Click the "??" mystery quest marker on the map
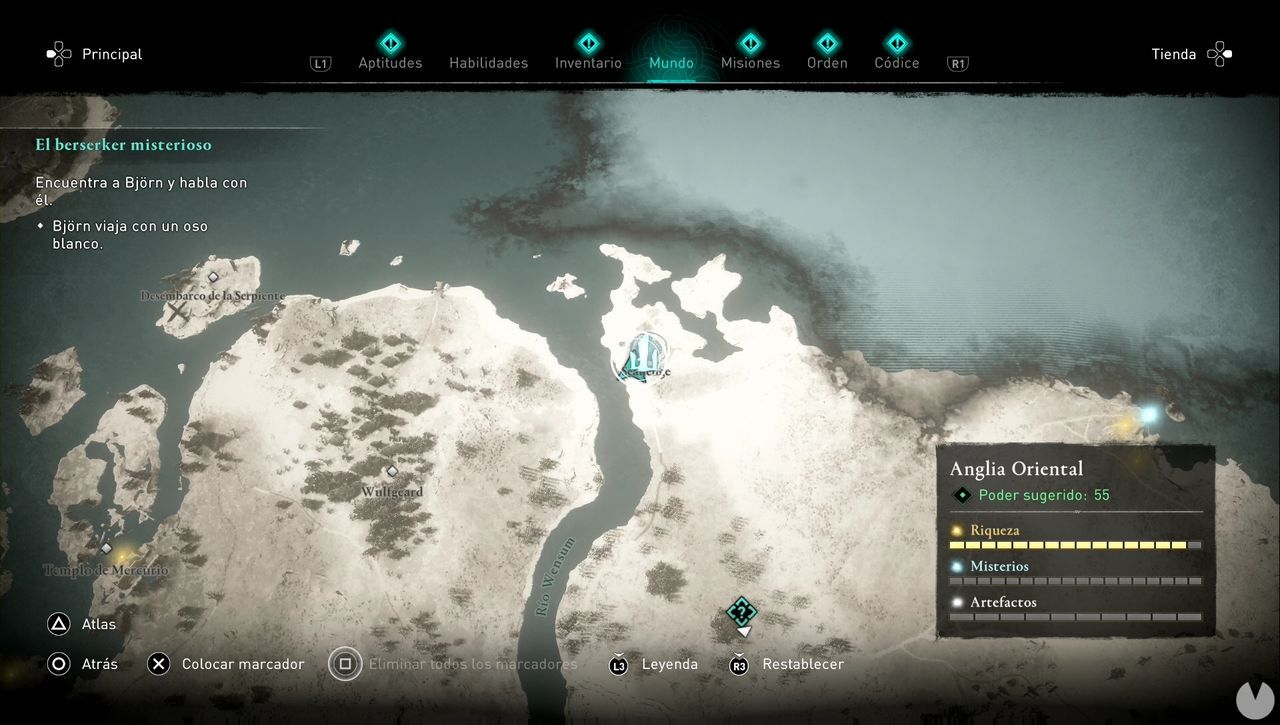The height and width of the screenshot is (725, 1280). pyautogui.click(x=741, y=611)
